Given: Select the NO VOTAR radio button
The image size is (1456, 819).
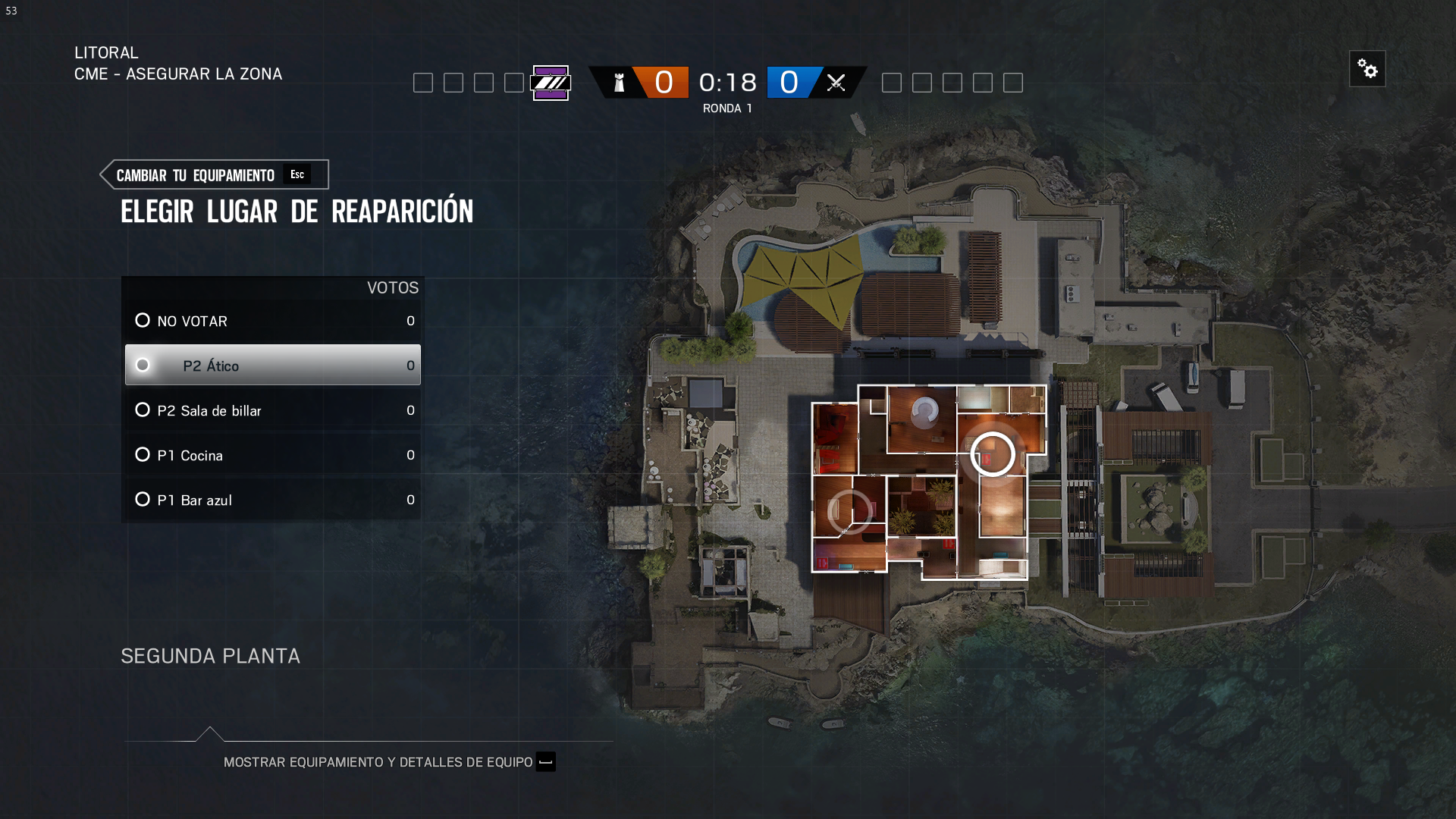Looking at the screenshot, I should 143,321.
